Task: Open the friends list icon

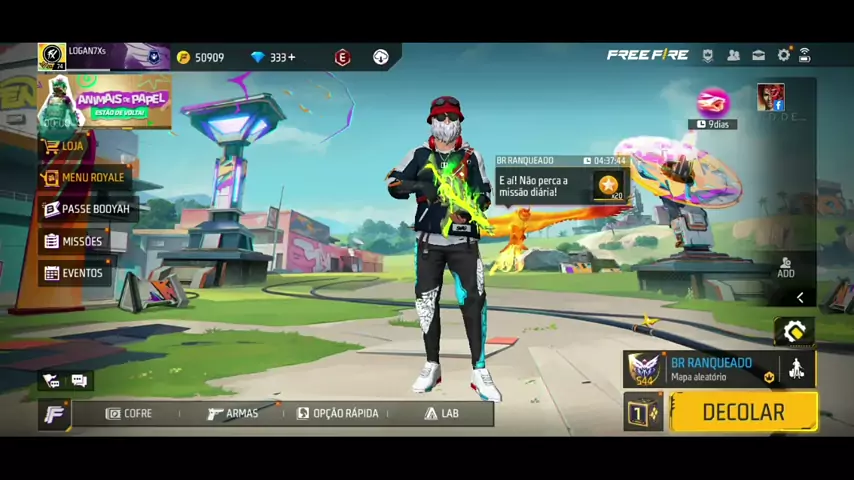Action: (x=733, y=56)
